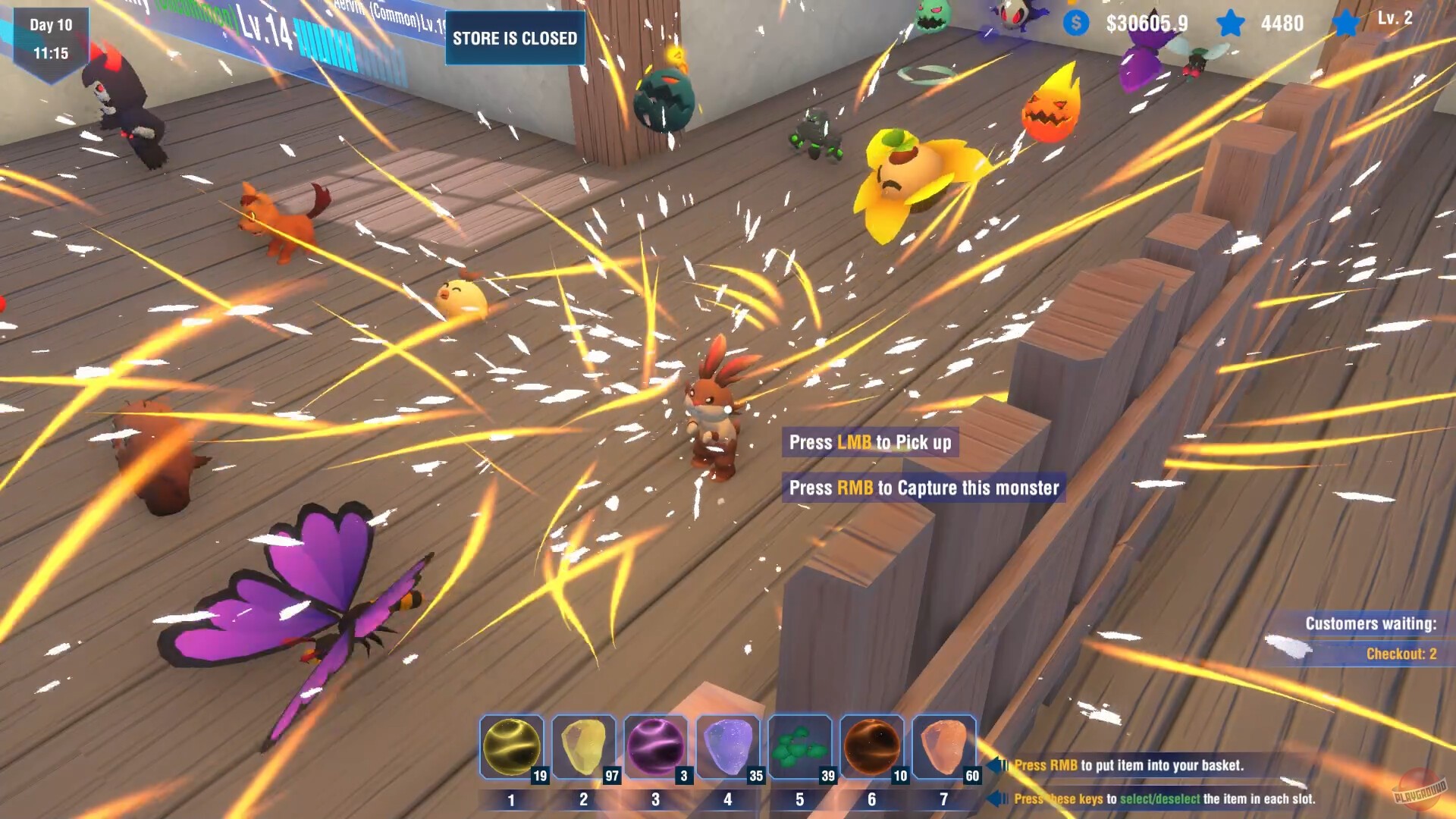Click the Press RMB to Capture prompt
This screenshot has width=1456, height=819.
tap(924, 488)
